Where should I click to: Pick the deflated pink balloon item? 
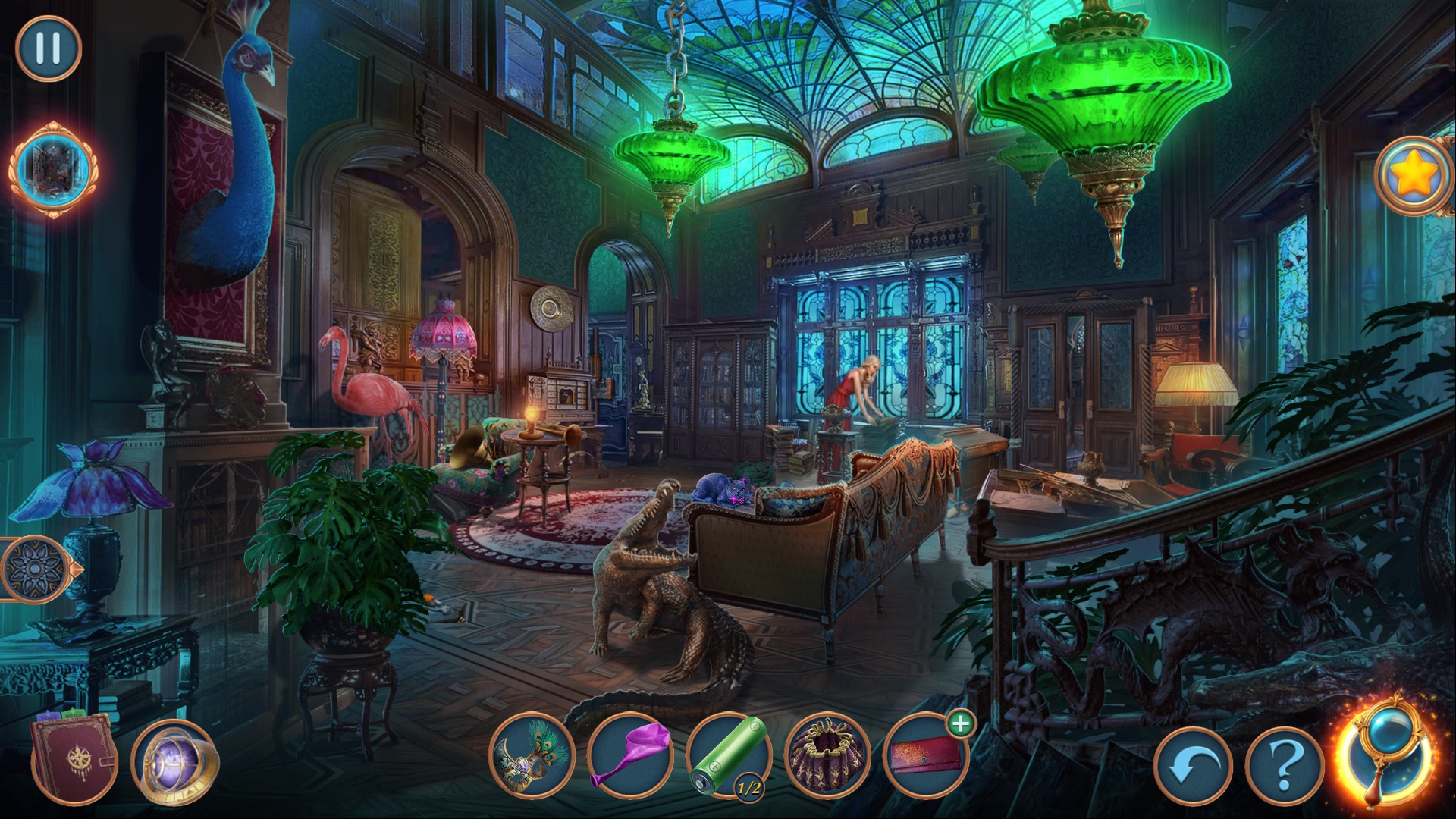630,755
